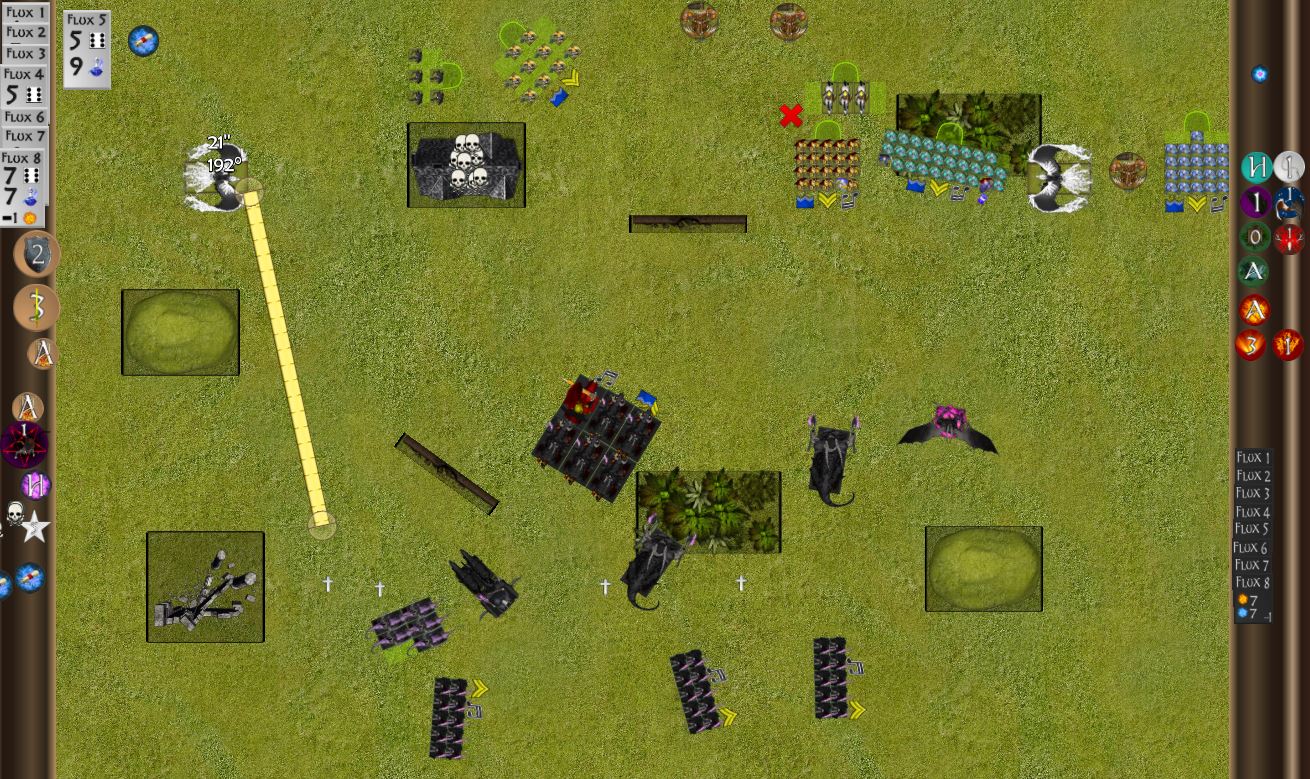
Task: Click the silver star token
Action: 36,527
